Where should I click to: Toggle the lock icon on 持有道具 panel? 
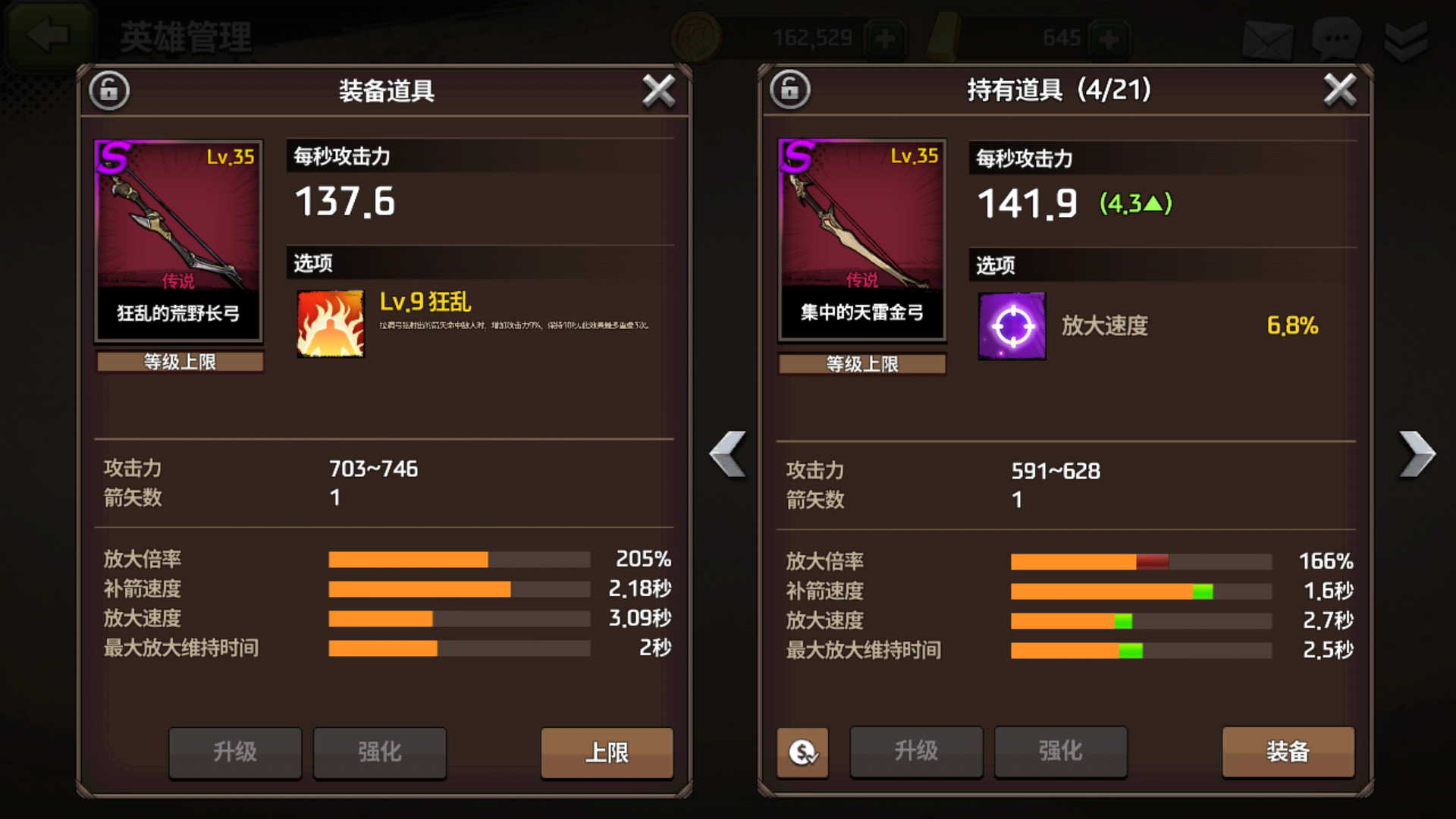pos(789,89)
